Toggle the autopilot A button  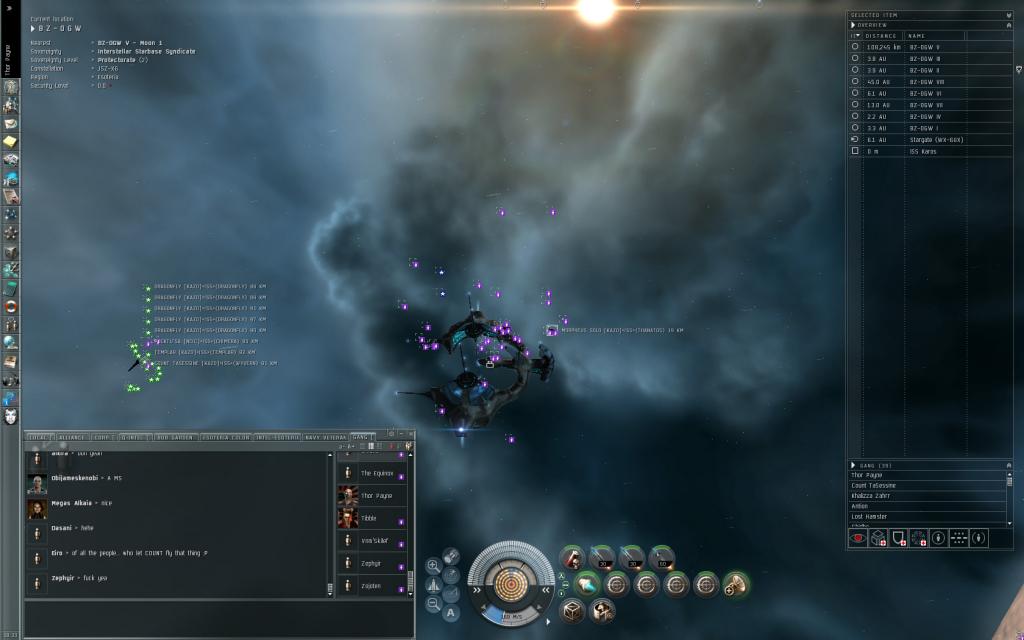(x=451, y=612)
